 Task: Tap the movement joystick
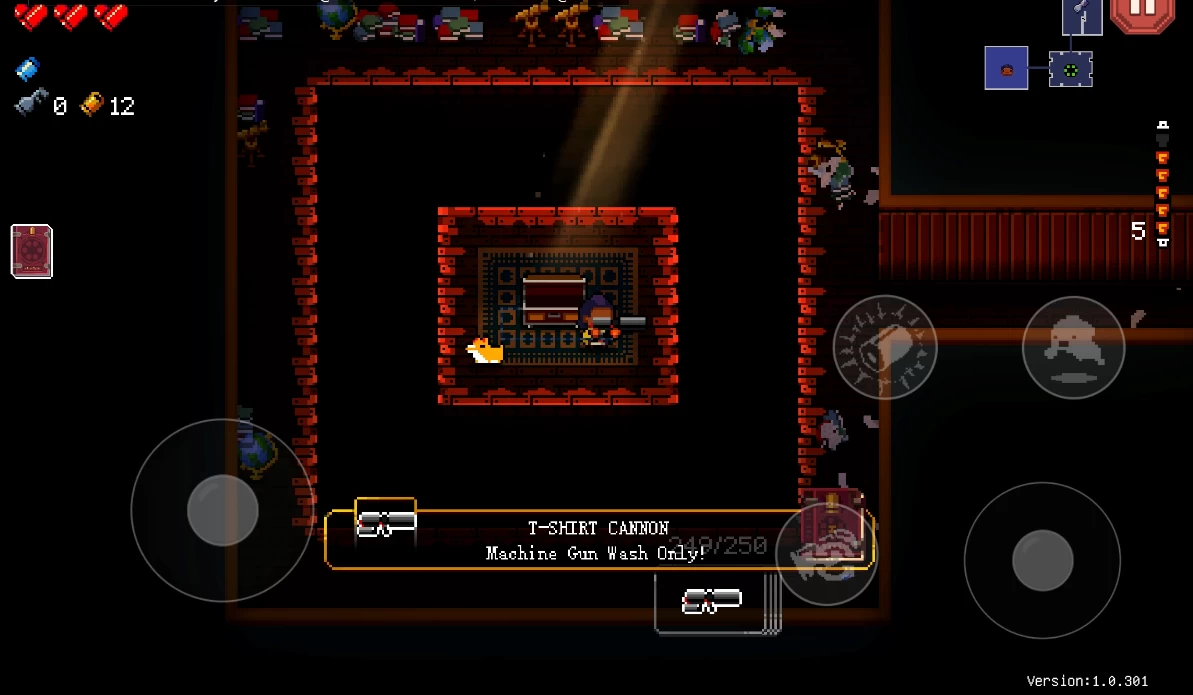[x=222, y=510]
